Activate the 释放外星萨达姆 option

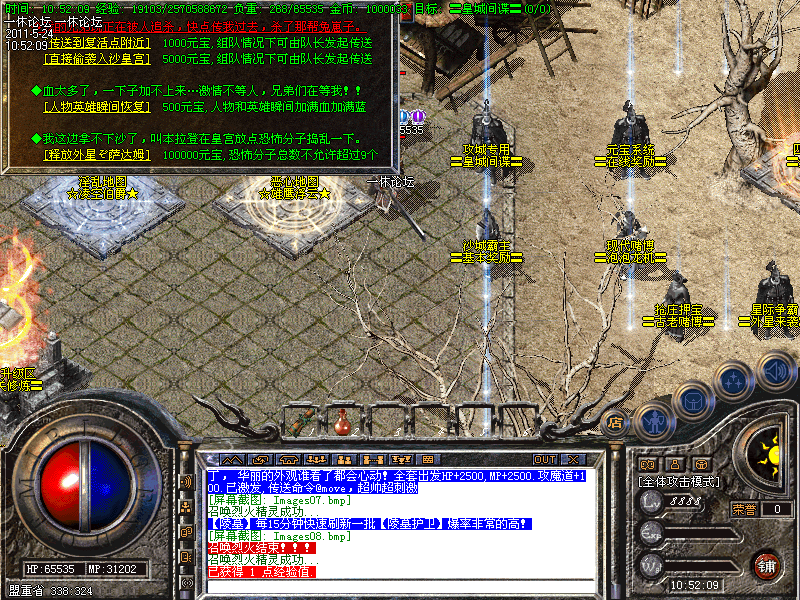pyautogui.click(x=99, y=155)
